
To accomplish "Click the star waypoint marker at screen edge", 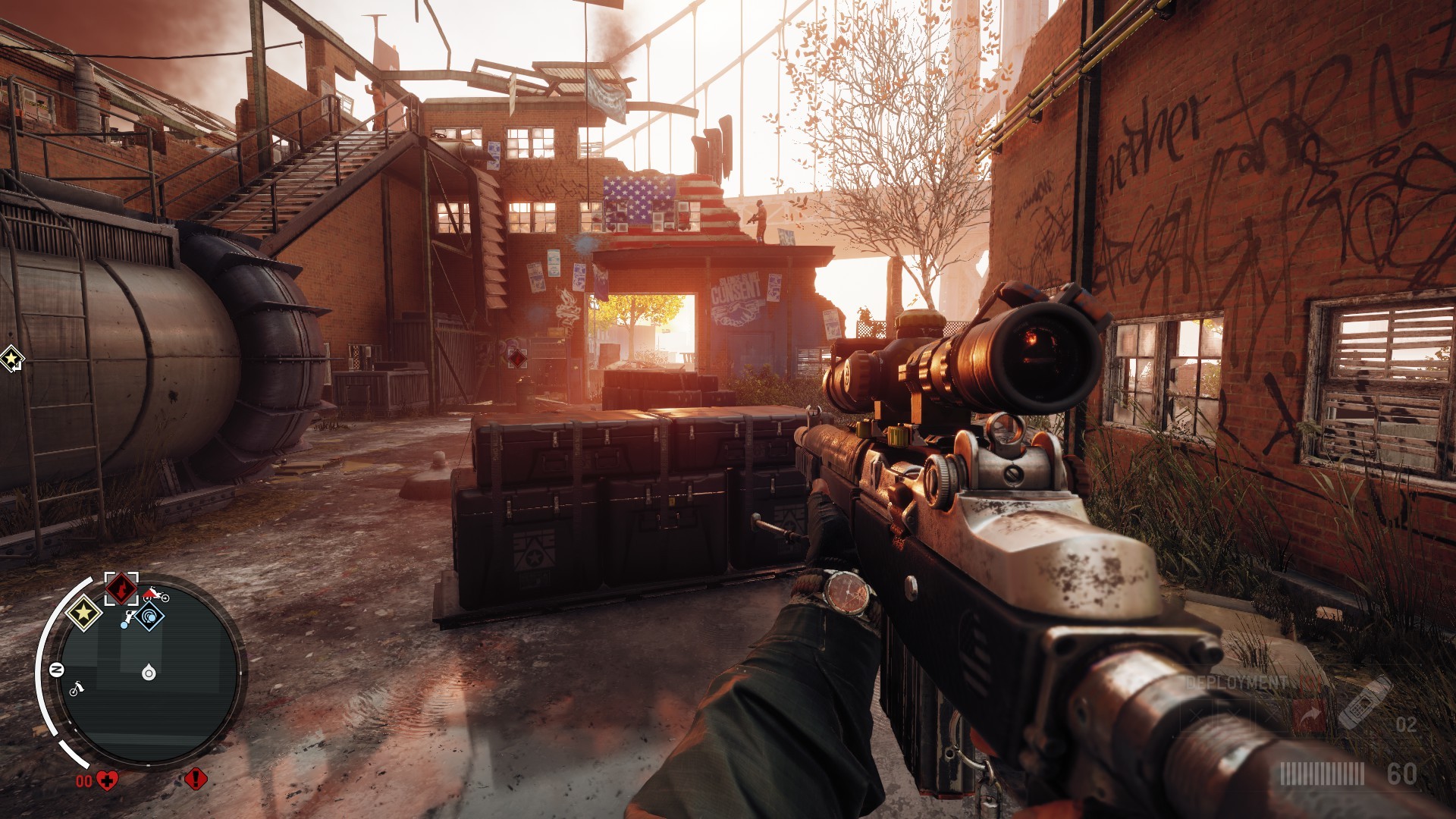I will (11, 359).
